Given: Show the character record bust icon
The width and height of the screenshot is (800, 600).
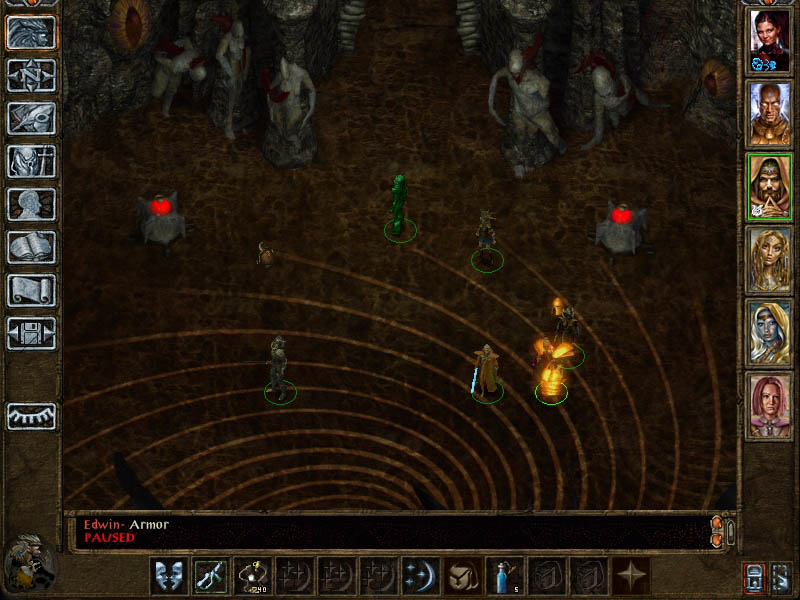Looking at the screenshot, I should coord(31,204).
